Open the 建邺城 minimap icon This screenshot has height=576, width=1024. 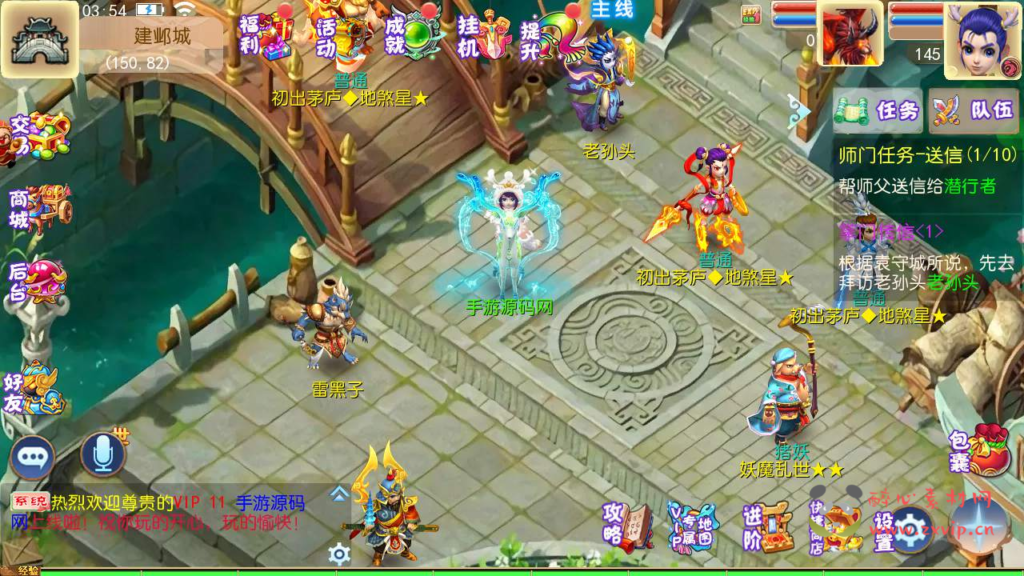tap(39, 42)
